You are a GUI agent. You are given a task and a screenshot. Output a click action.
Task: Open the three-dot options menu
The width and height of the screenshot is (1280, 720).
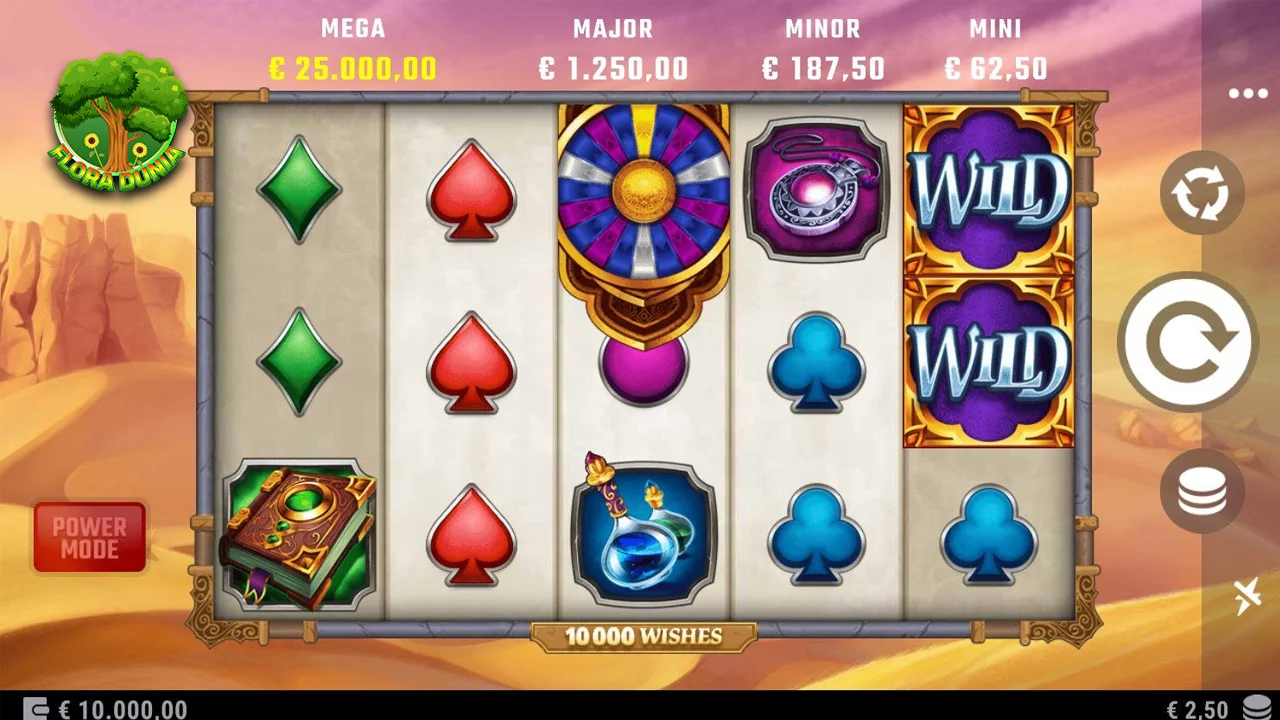pyautogui.click(x=1248, y=94)
